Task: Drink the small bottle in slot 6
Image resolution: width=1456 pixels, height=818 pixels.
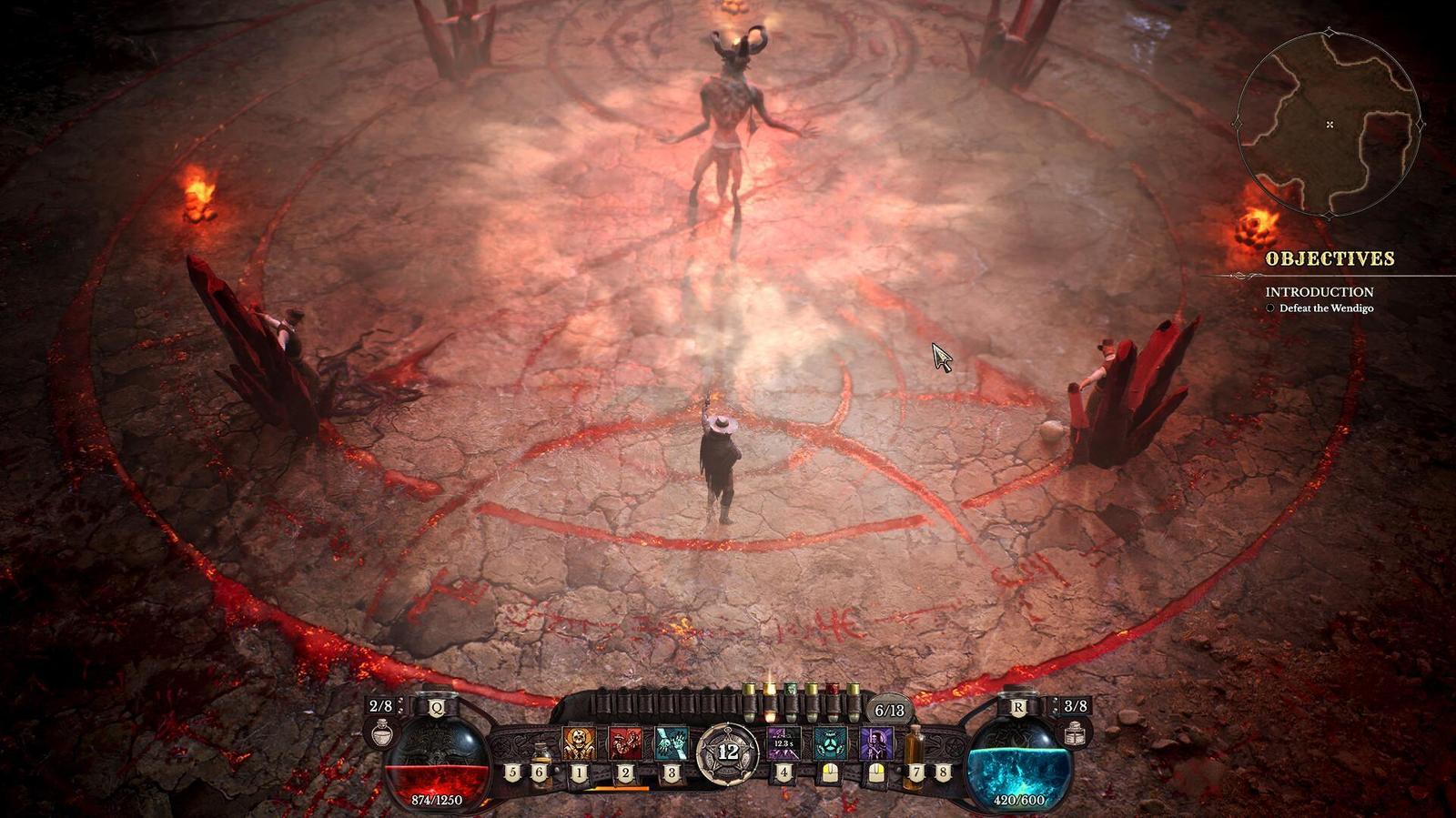Action: tap(542, 754)
